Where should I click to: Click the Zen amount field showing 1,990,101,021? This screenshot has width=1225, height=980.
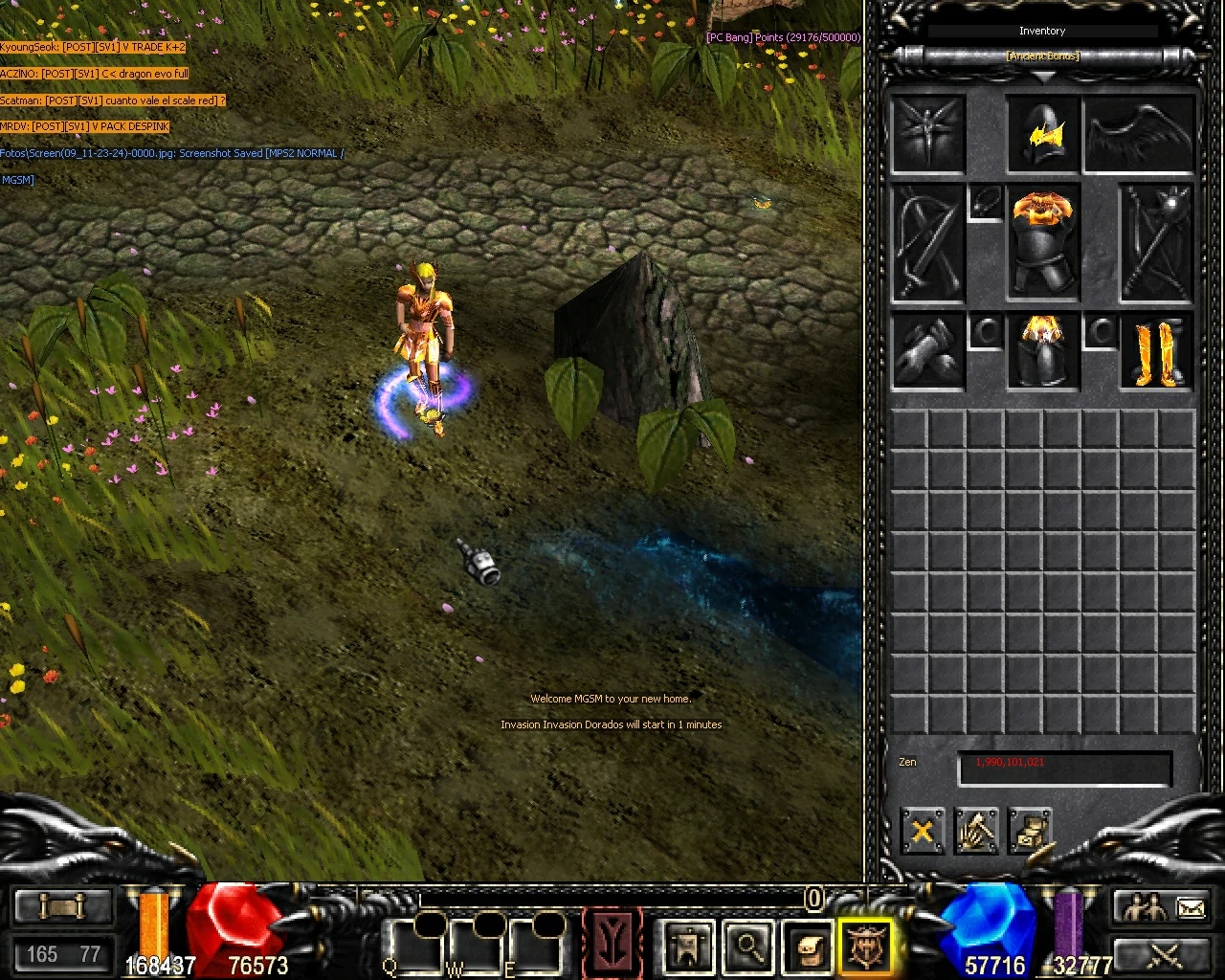(x=1064, y=763)
